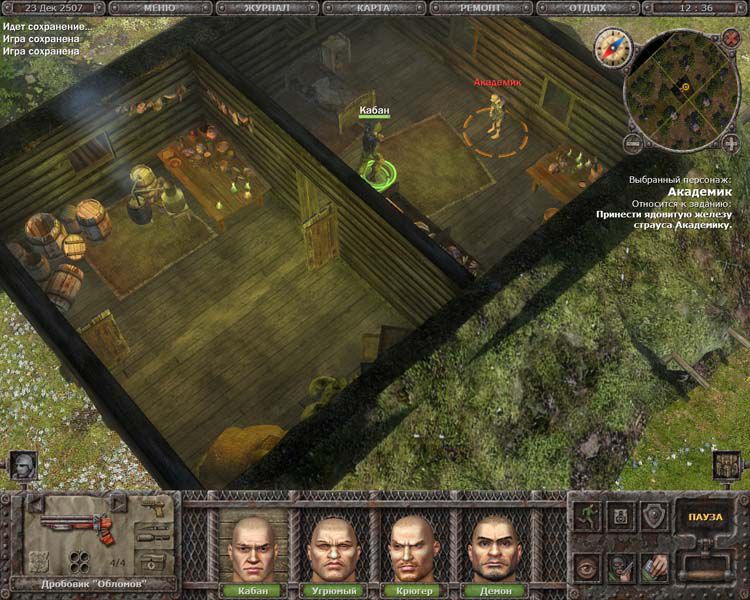Open the МЕНЮ top bar button
The height and width of the screenshot is (600, 750).
pyautogui.click(x=159, y=7)
